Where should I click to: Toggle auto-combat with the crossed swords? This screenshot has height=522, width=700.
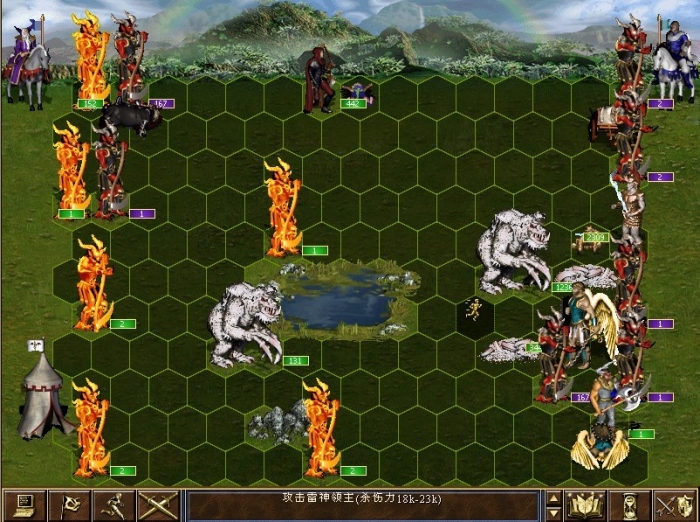(157, 505)
